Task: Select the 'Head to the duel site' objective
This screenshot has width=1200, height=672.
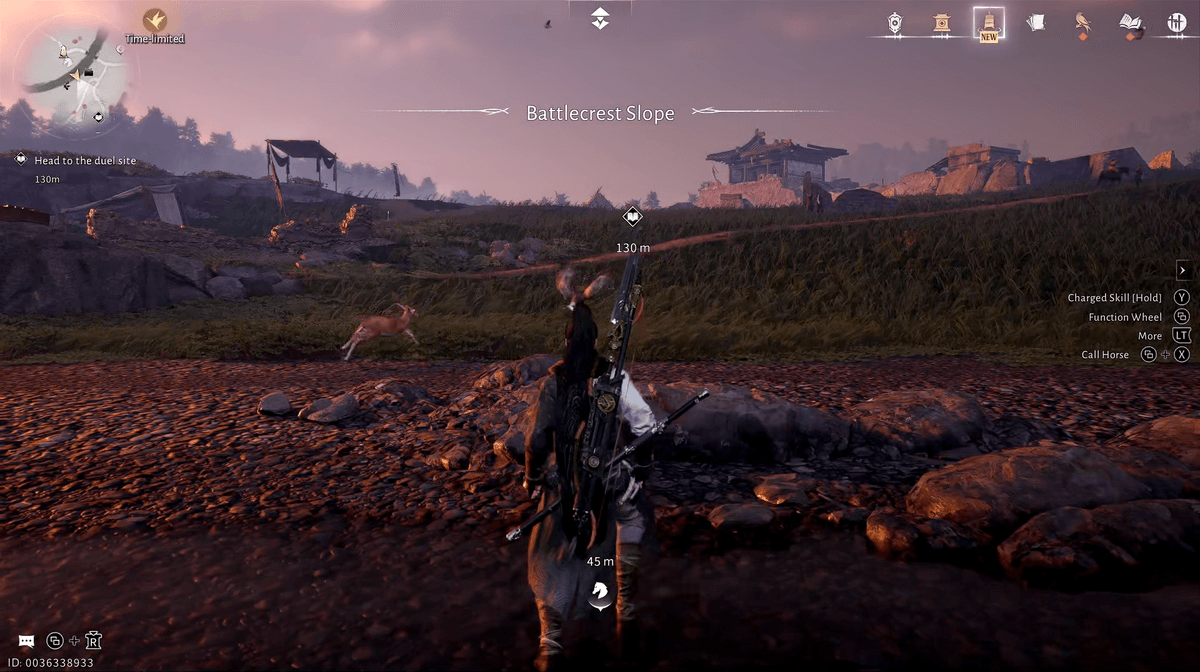Action: 85,160
